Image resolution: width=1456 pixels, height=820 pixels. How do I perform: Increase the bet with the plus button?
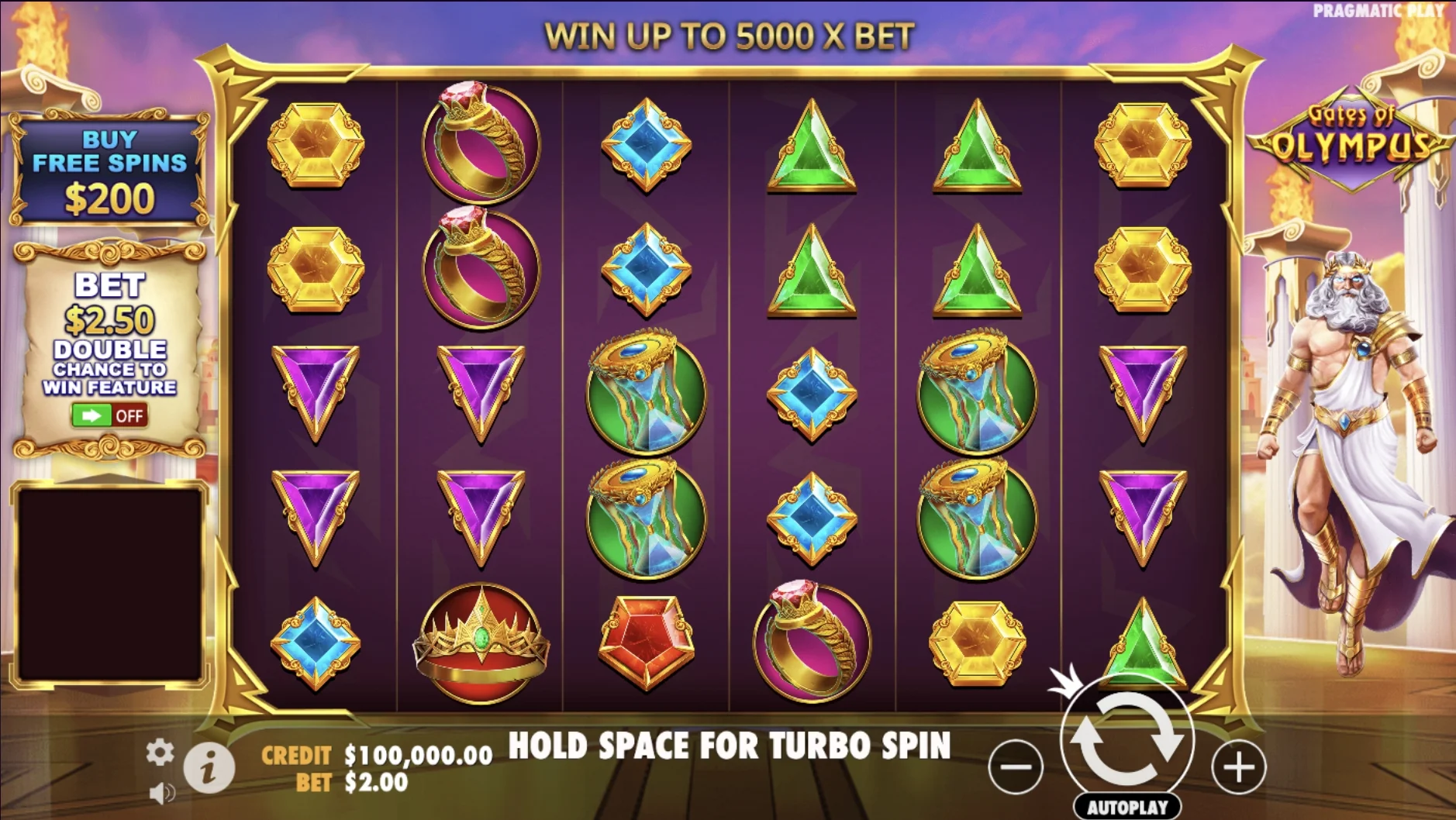(1237, 767)
